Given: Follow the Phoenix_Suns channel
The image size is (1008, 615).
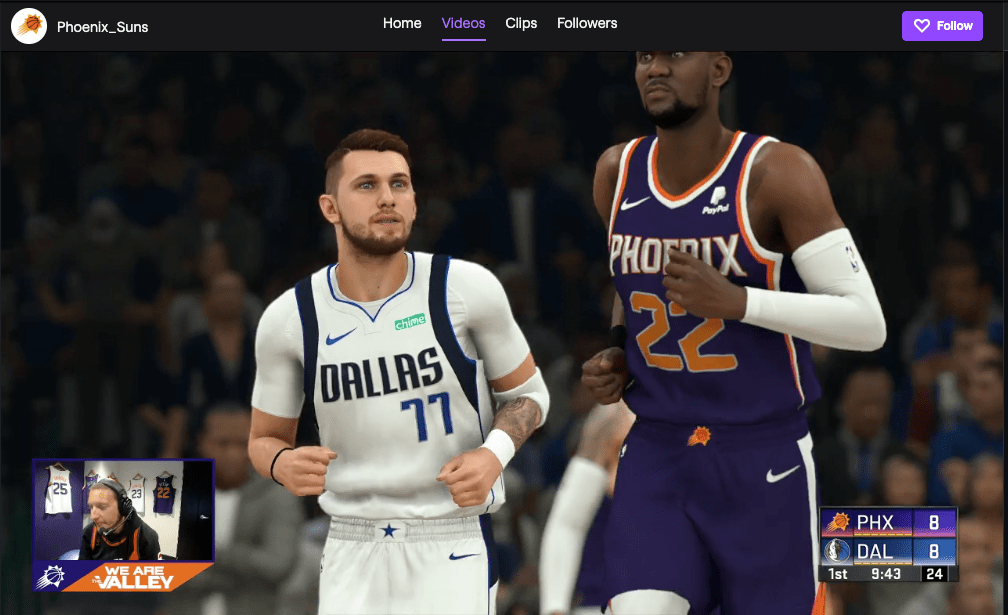Looking at the screenshot, I should [942, 26].
